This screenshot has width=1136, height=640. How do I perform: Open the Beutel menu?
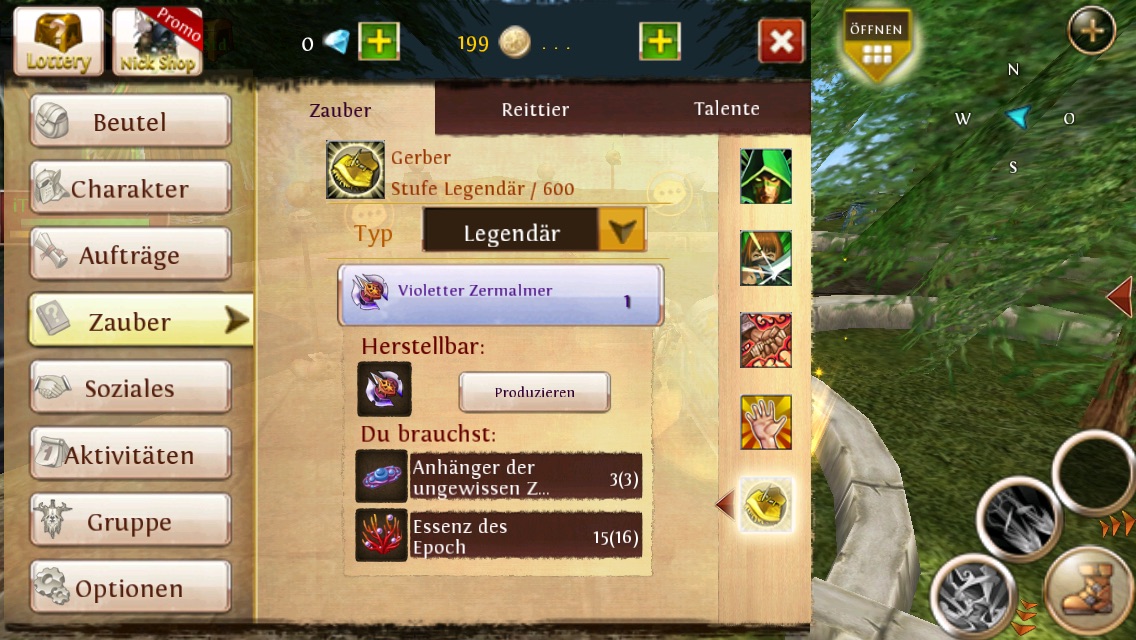point(130,122)
